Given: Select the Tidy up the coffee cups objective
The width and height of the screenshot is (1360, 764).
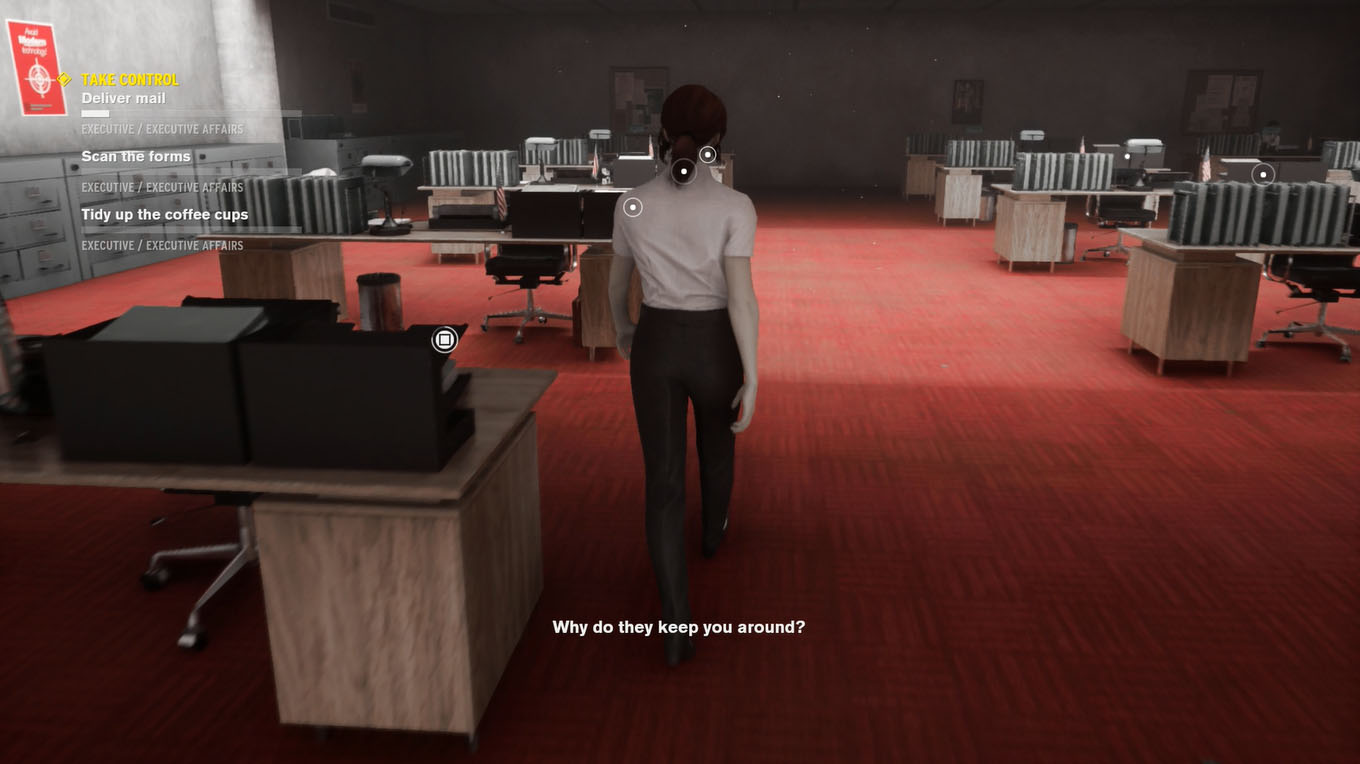Looking at the screenshot, I should click(164, 214).
